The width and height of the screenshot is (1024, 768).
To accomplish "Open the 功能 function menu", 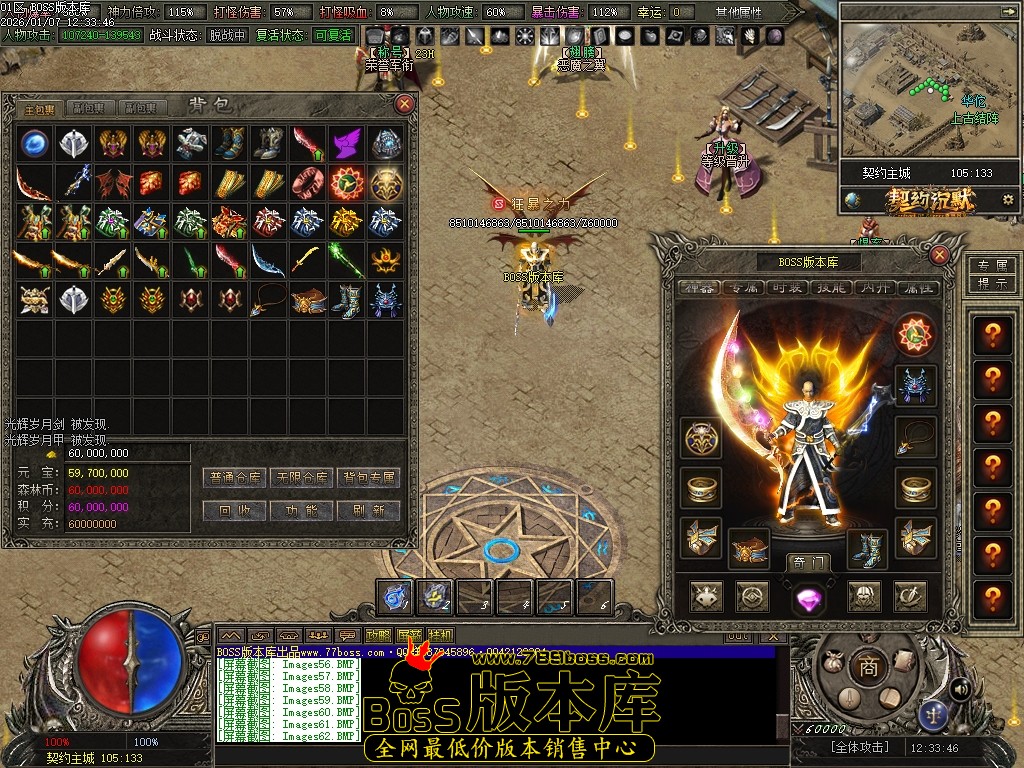I will [x=302, y=510].
